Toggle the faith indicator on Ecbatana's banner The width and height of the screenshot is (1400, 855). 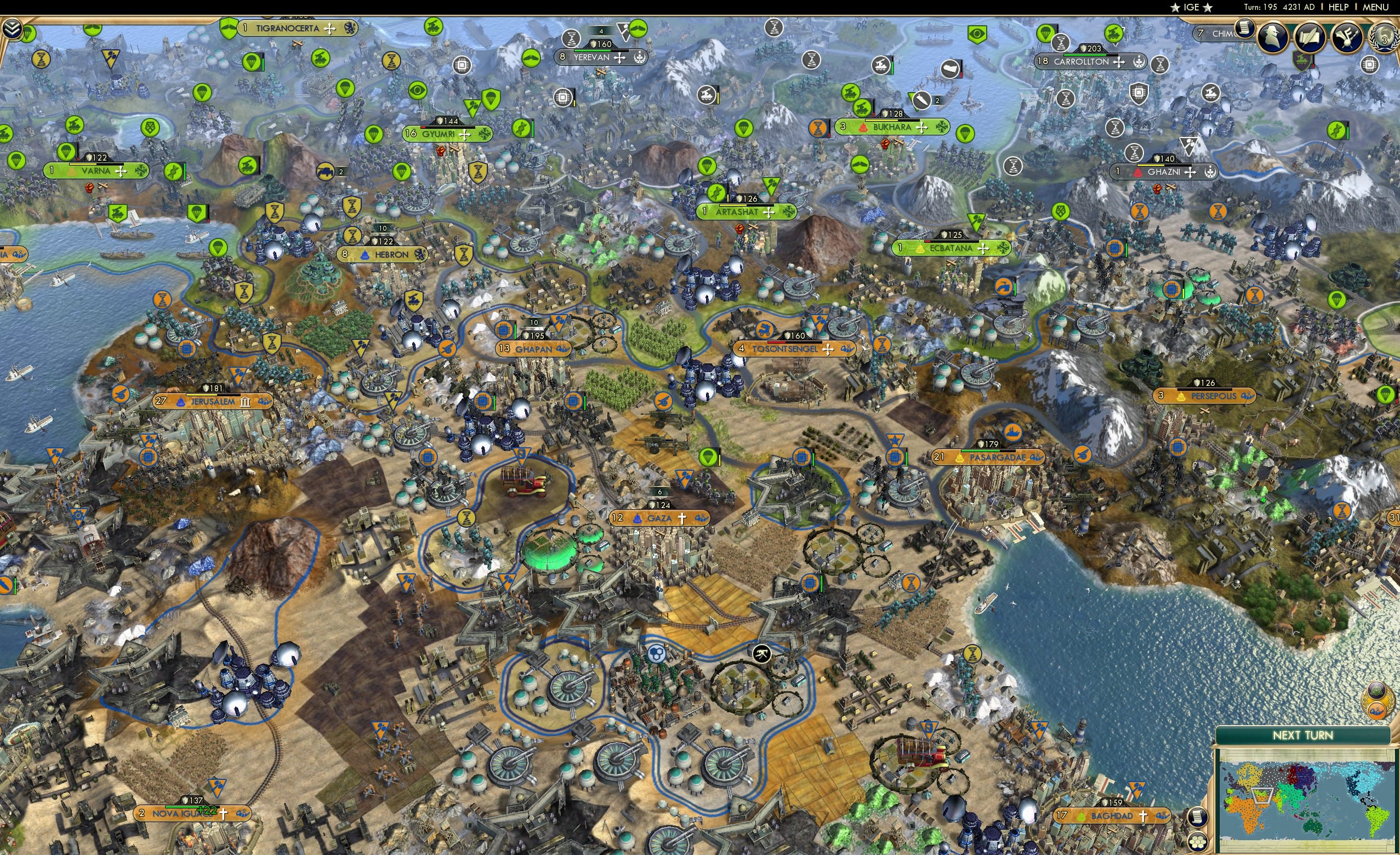click(983, 249)
